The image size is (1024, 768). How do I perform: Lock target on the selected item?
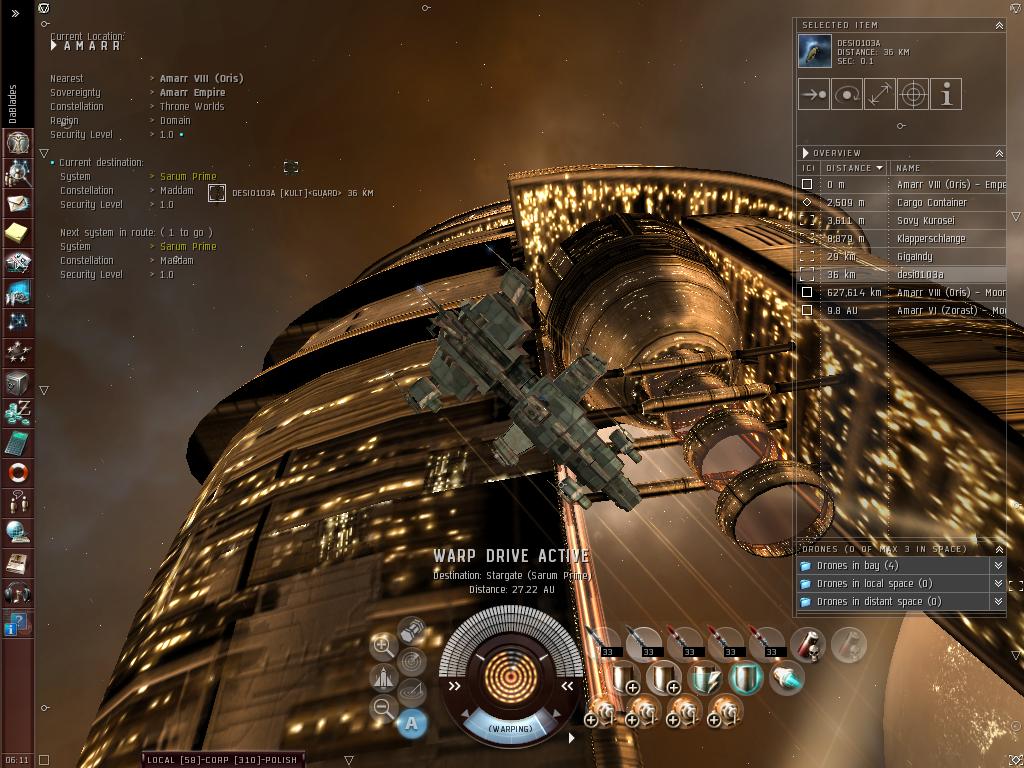tap(912, 94)
